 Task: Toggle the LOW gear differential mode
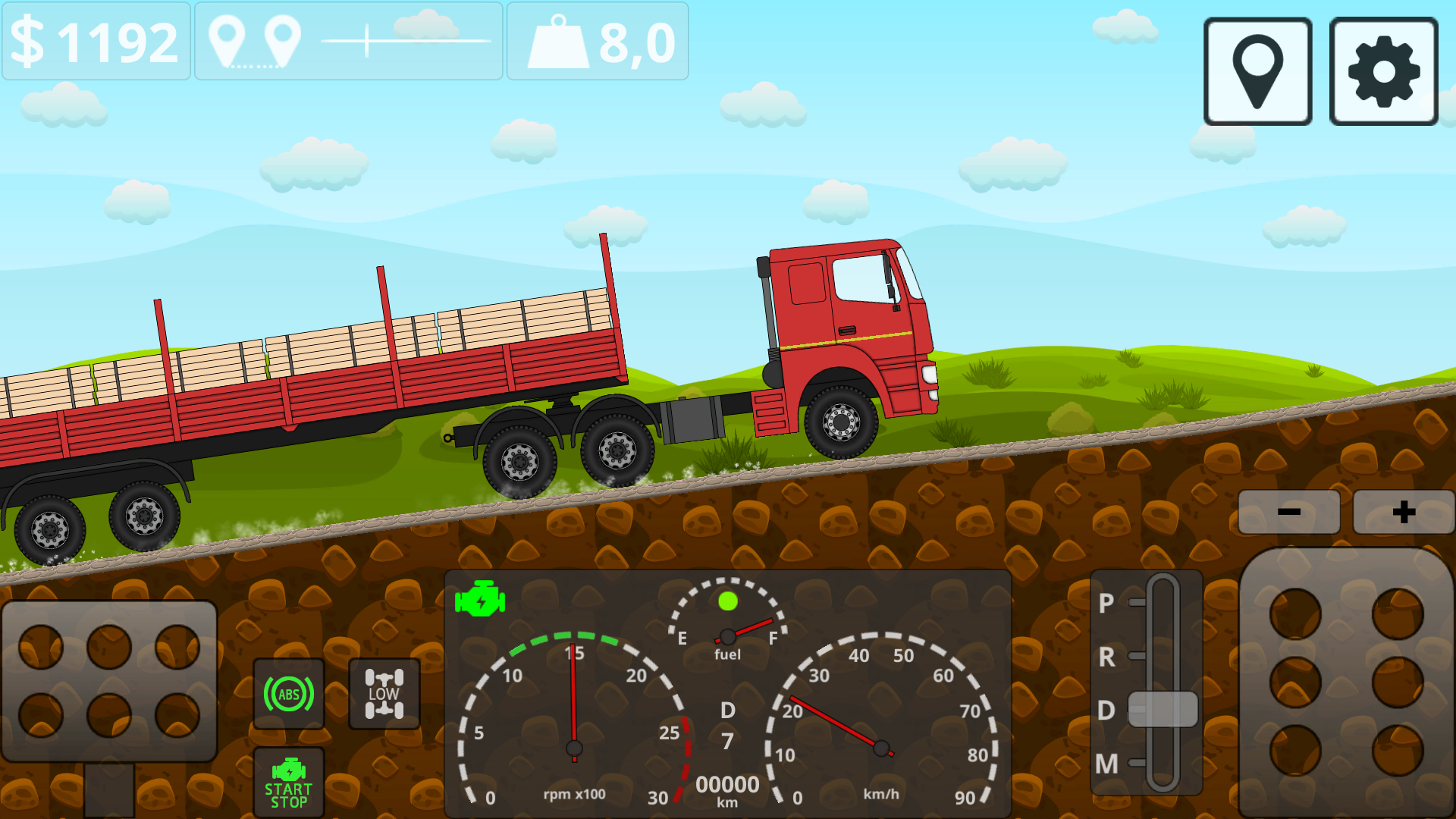(x=384, y=693)
